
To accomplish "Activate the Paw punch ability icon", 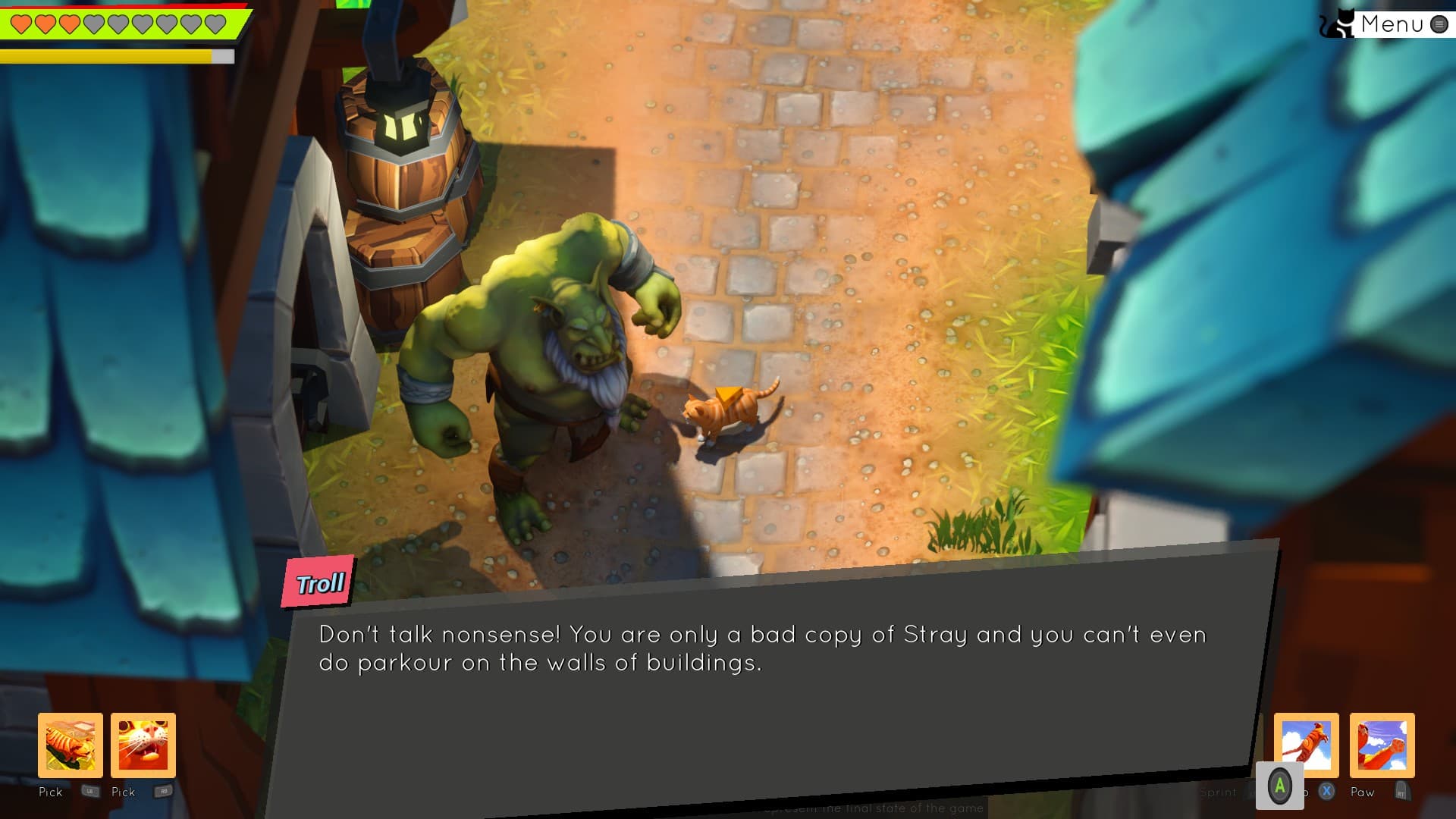I will click(1382, 745).
